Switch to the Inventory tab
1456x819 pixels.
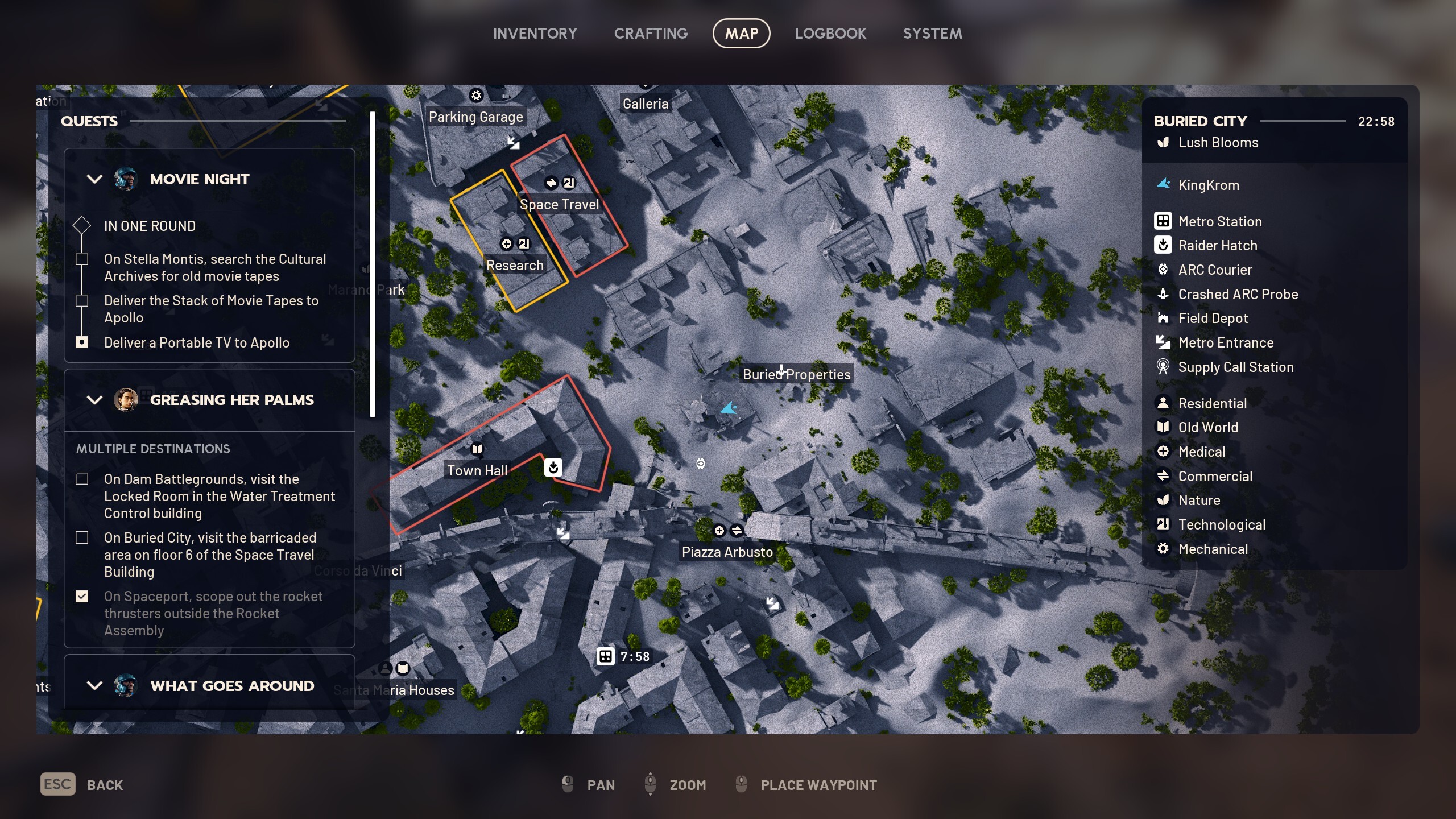click(x=535, y=33)
